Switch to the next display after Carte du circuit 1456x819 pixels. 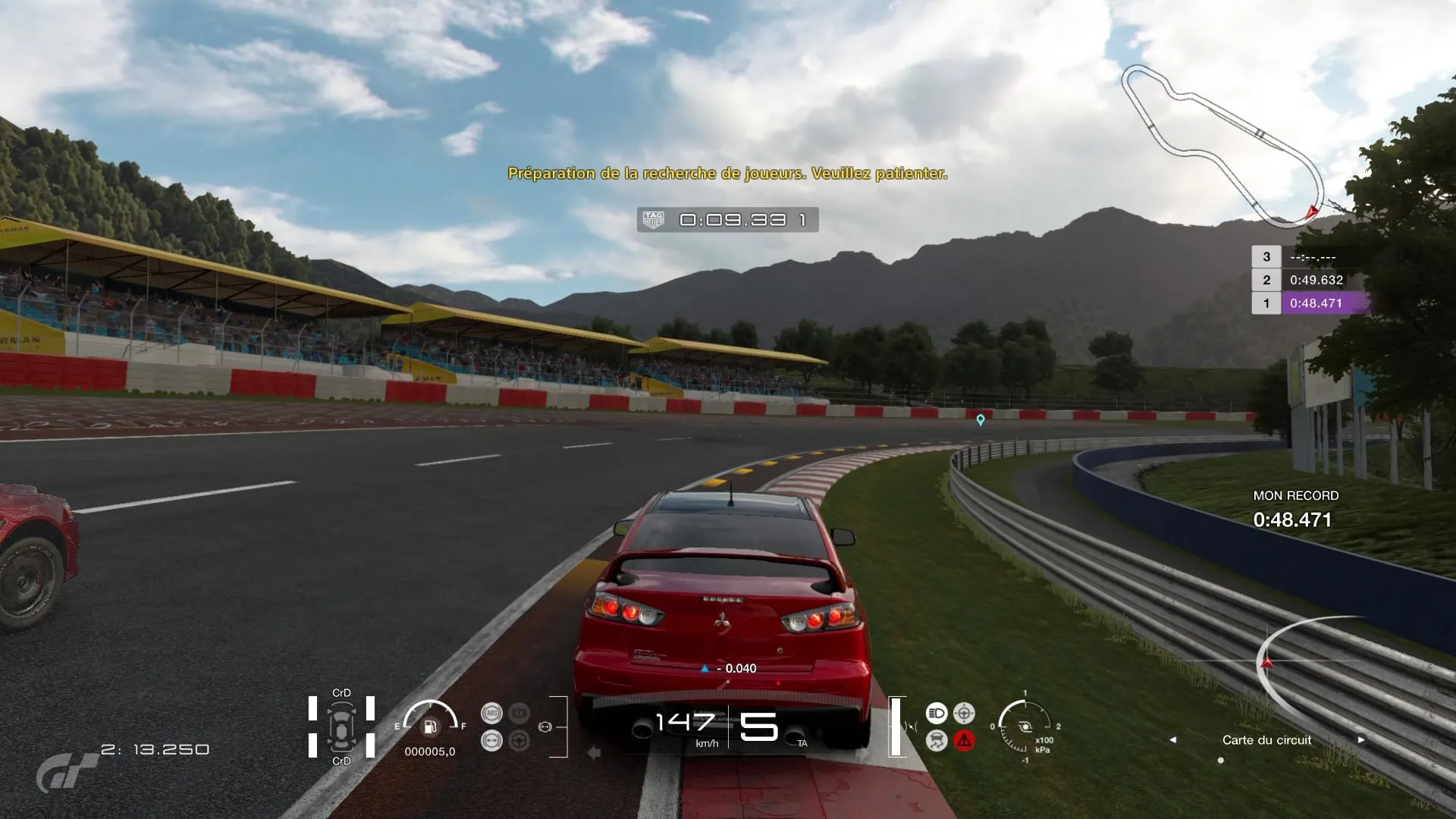tap(1361, 739)
